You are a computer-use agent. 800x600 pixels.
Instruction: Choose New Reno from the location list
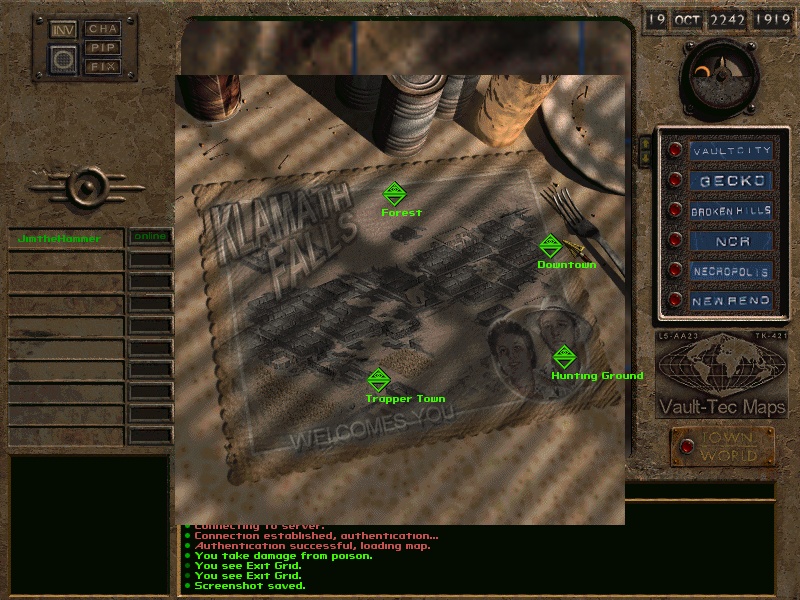[733, 300]
